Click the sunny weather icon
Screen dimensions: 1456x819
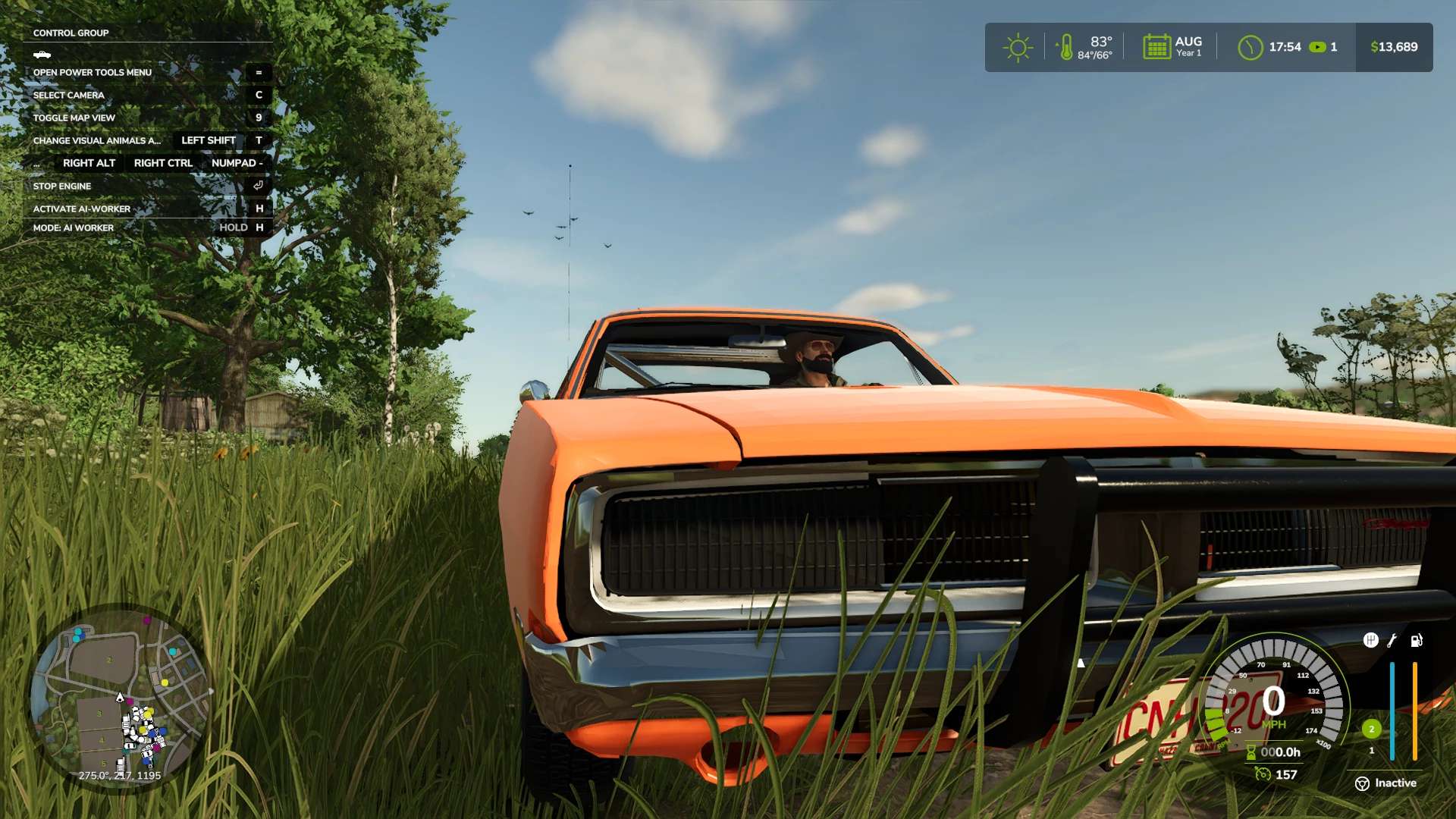click(x=1018, y=48)
